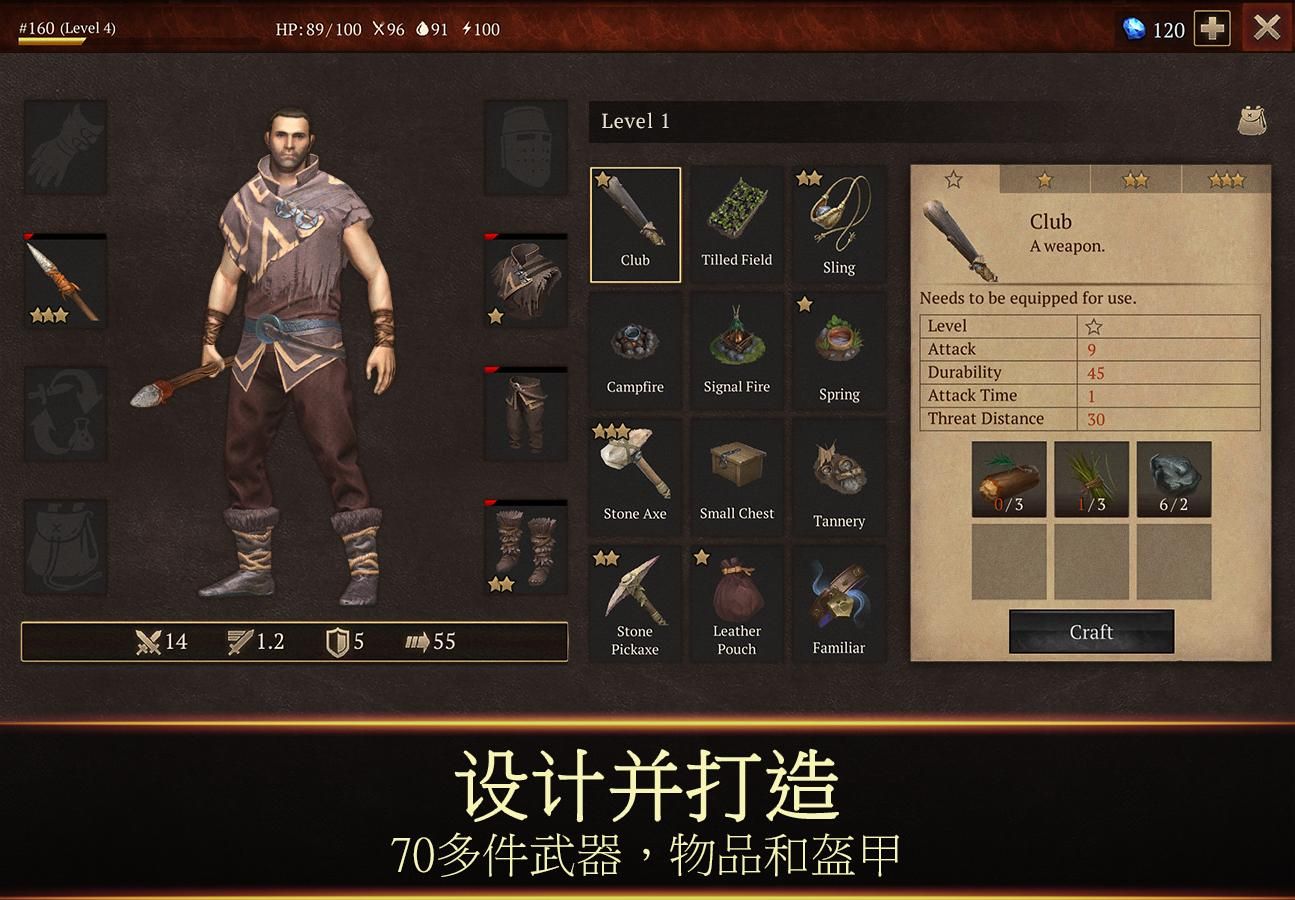
Task: Switch to the three-star recipe tab
Action: tap(1227, 180)
